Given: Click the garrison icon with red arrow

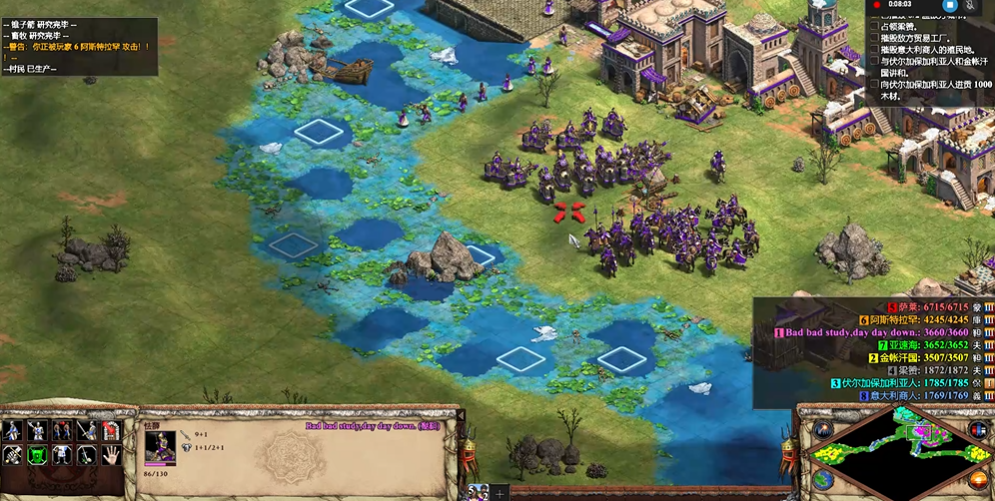Looking at the screenshot, I should (113, 432).
